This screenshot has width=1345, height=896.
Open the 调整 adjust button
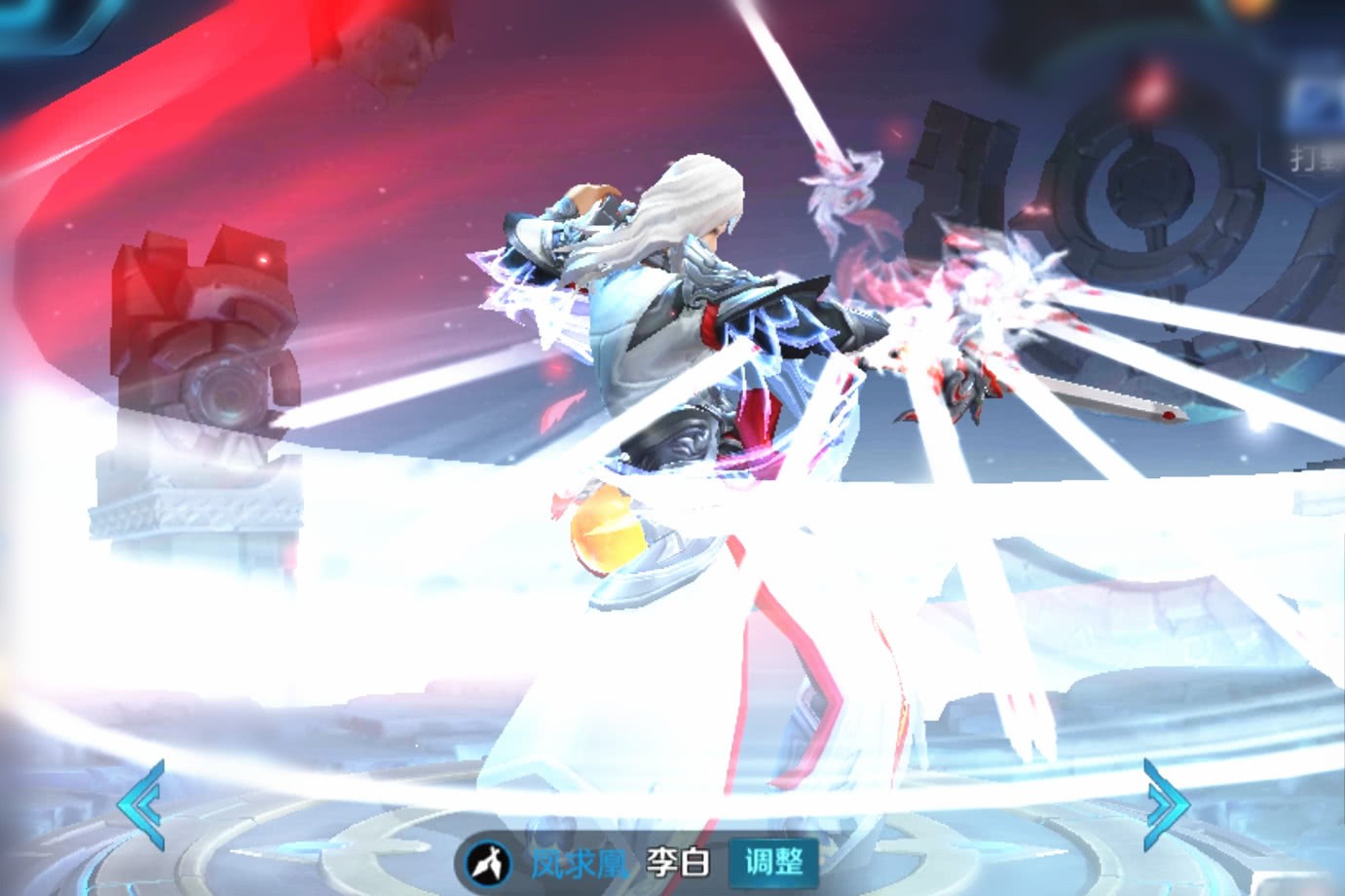[x=773, y=861]
